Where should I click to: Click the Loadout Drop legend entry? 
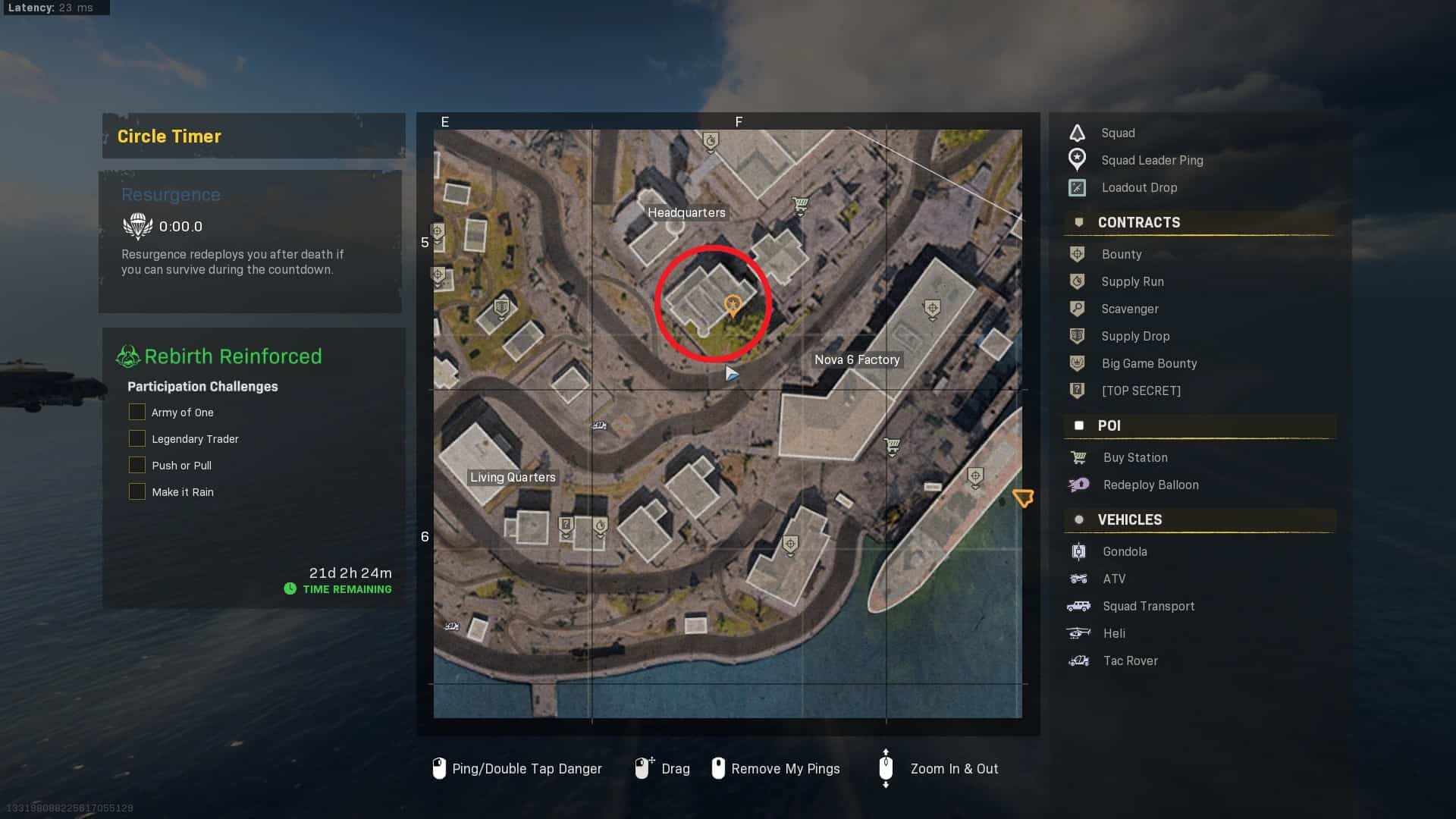tap(1138, 187)
